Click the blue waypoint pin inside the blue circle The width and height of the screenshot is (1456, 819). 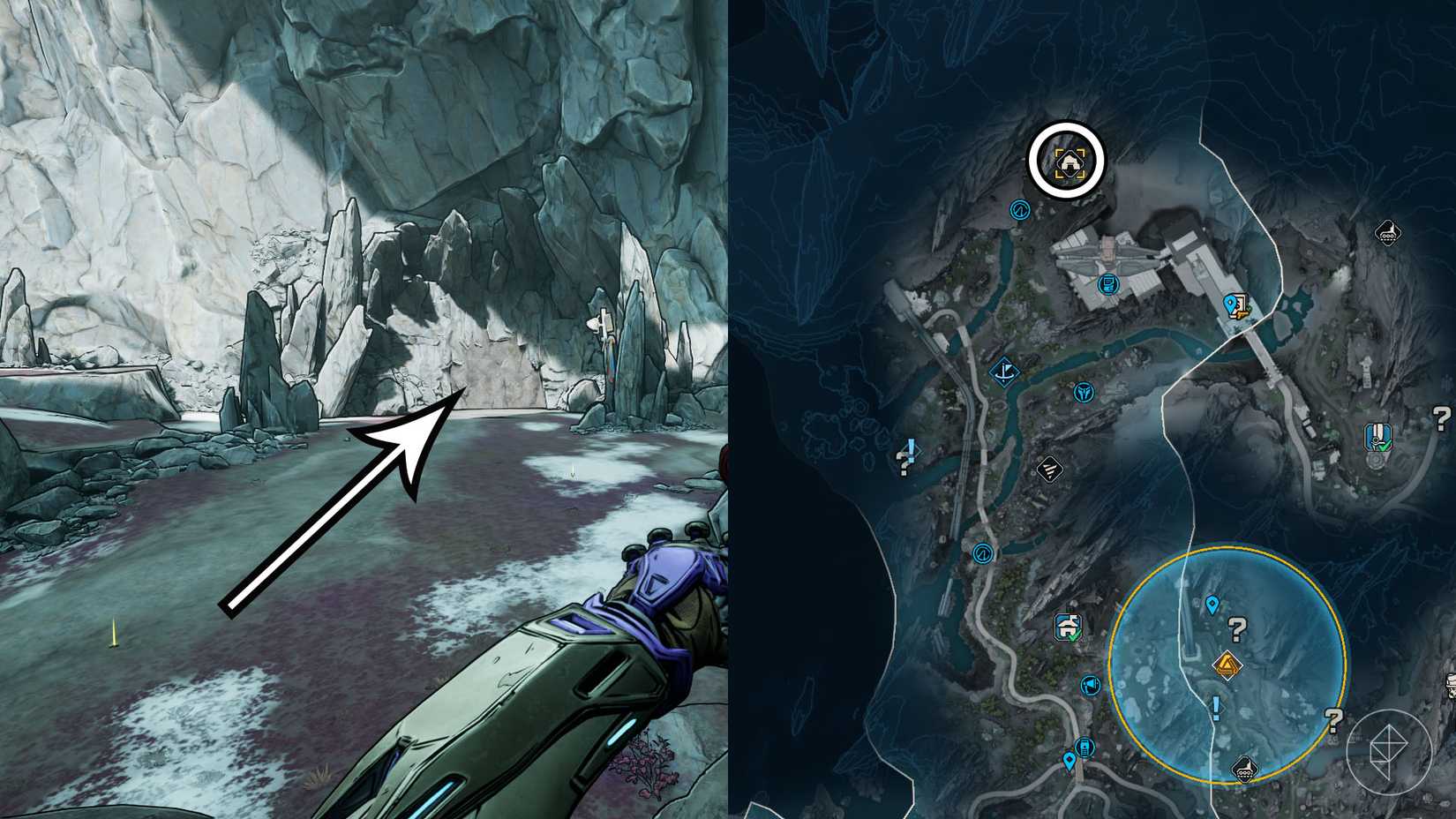coord(1212,605)
